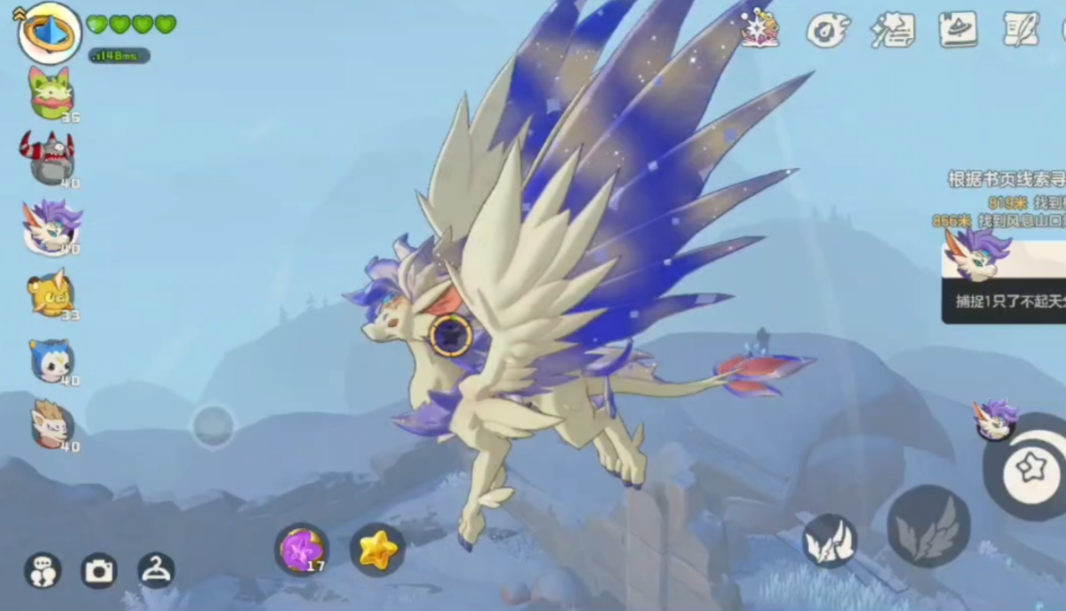Activate the small wing skill button
The image size is (1066, 611).
click(x=829, y=541)
